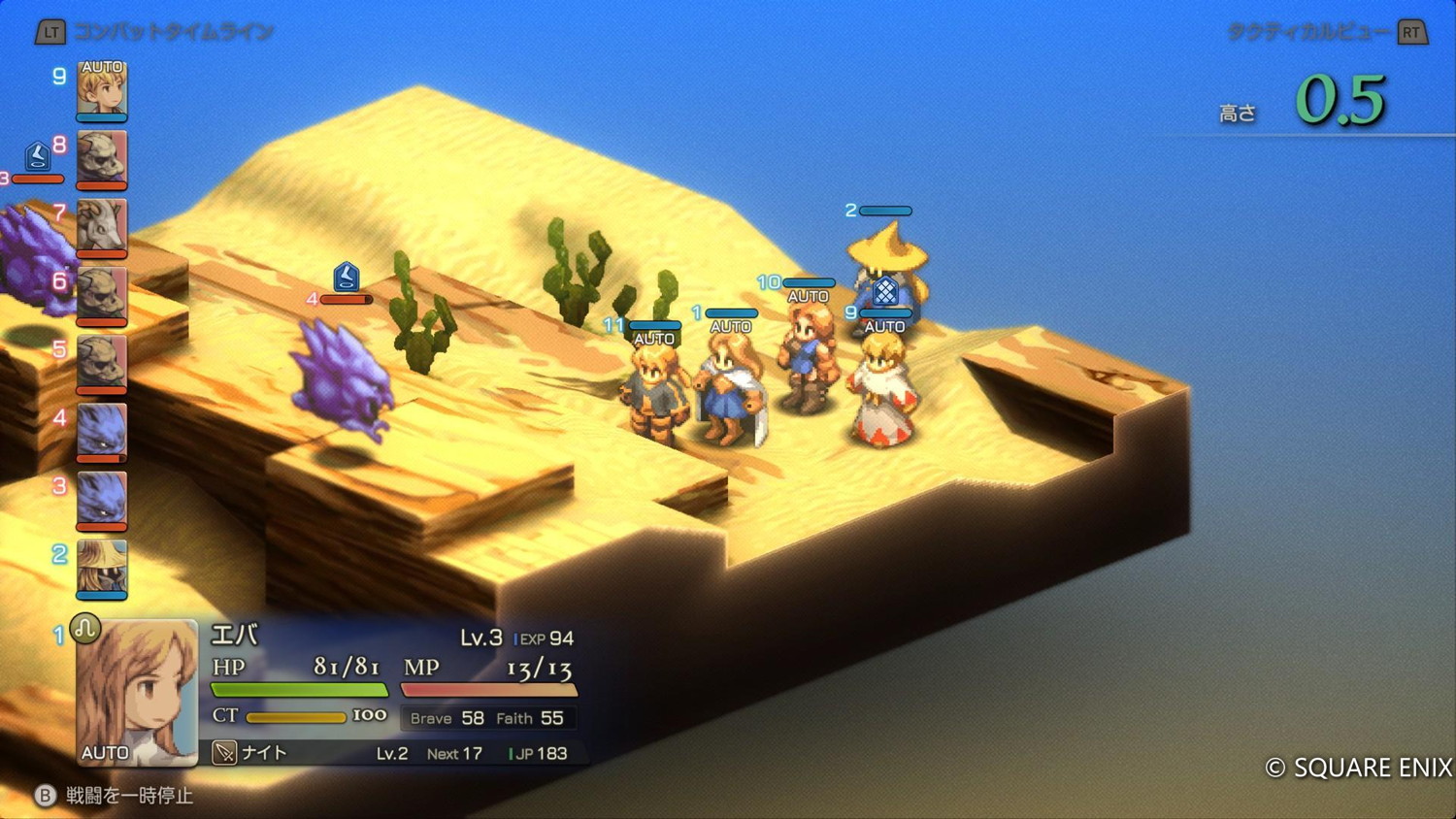This screenshot has width=1456, height=819.
Task: Switch to タクティカルビュー
Action: click(1308, 32)
